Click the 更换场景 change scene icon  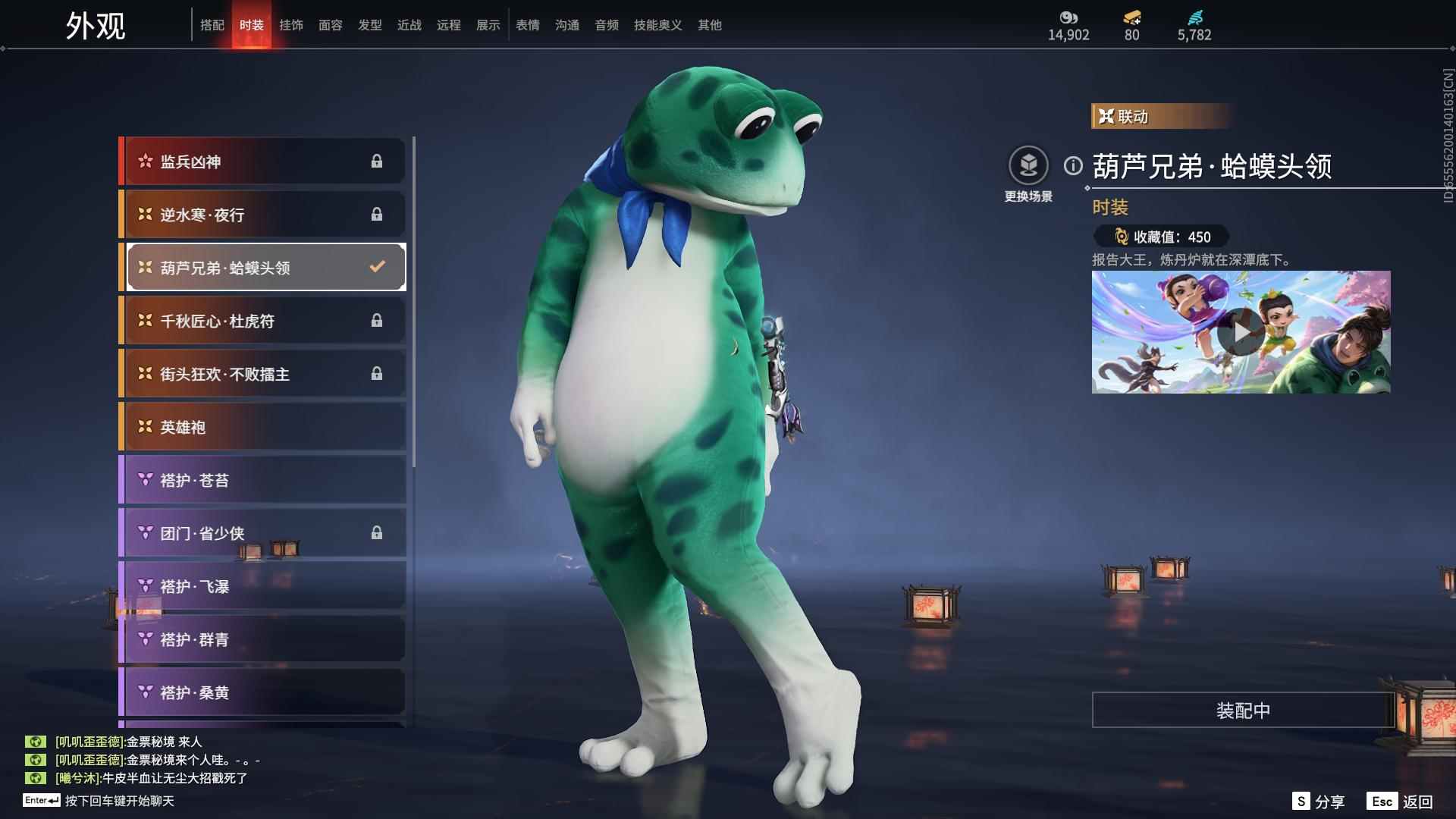1028,166
